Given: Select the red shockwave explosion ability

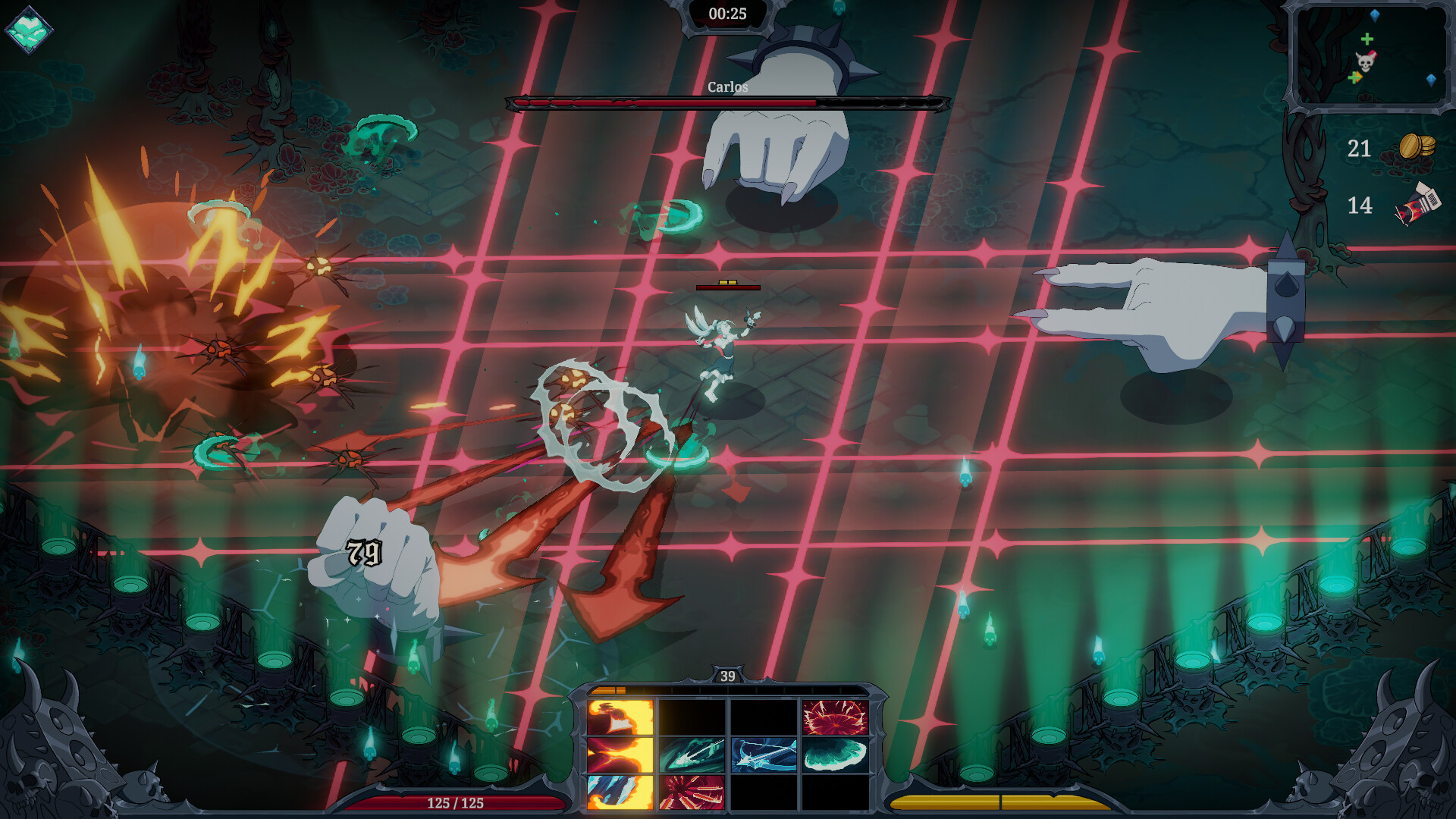Looking at the screenshot, I should click(x=835, y=718).
